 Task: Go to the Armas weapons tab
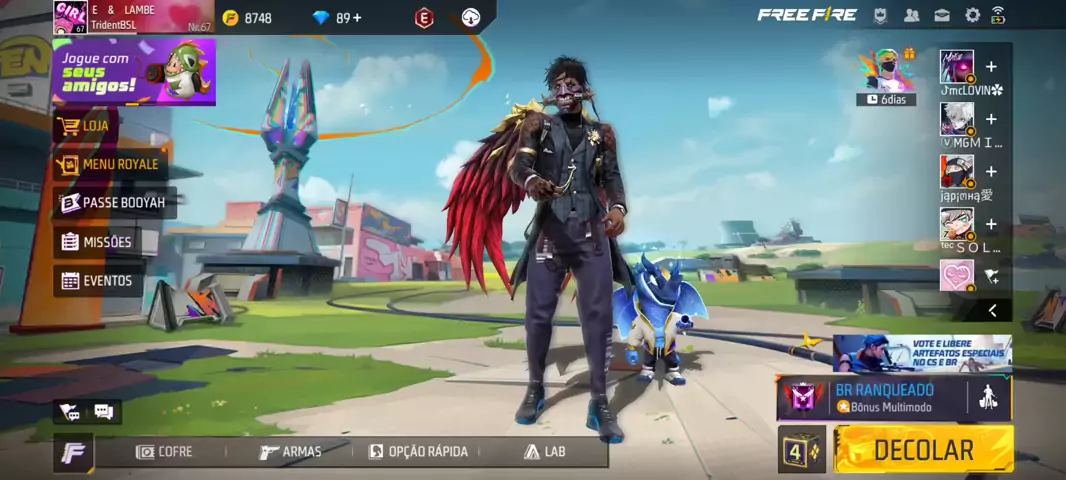tap(291, 452)
